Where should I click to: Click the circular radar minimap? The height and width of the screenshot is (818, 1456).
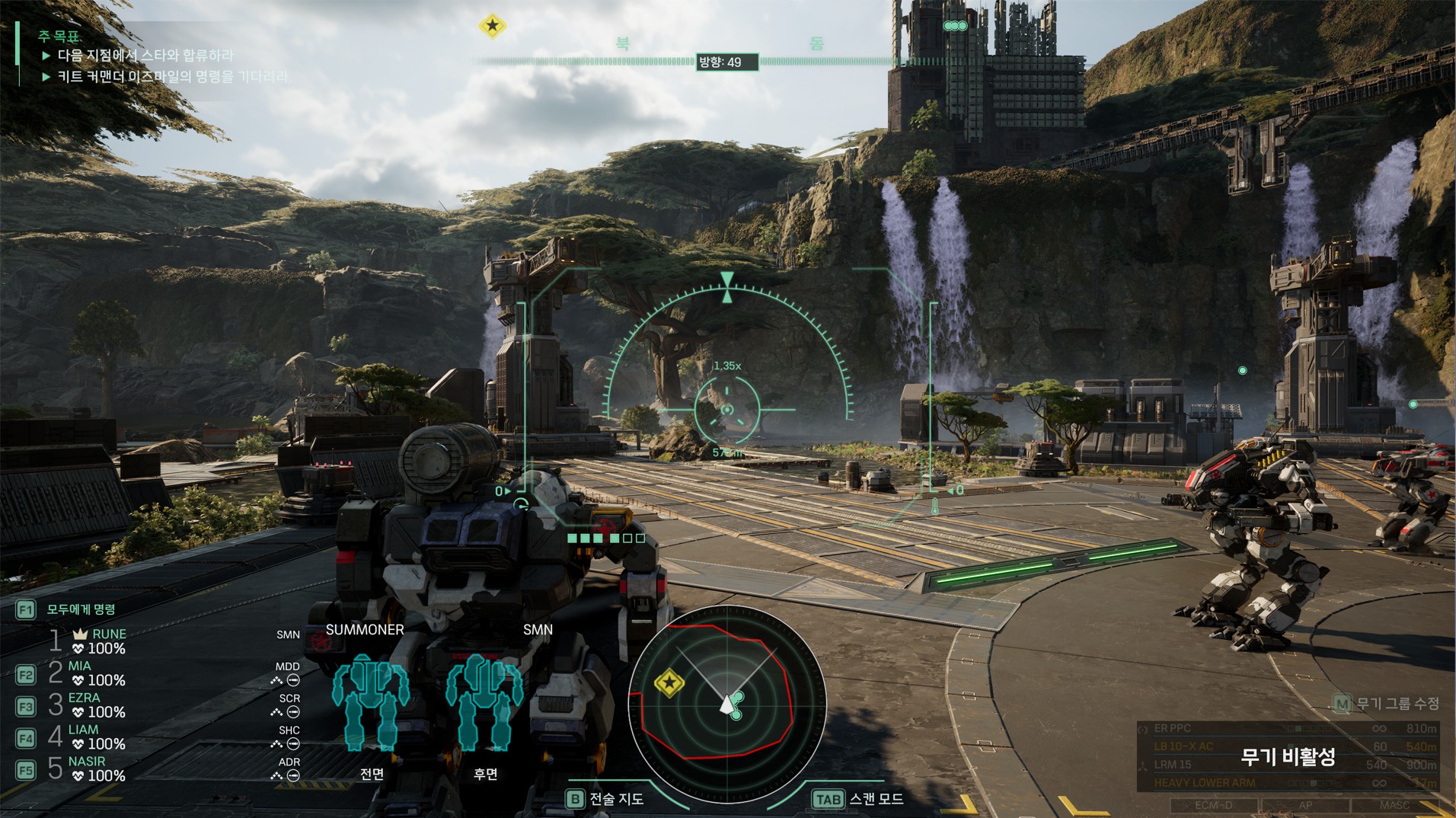point(726,704)
